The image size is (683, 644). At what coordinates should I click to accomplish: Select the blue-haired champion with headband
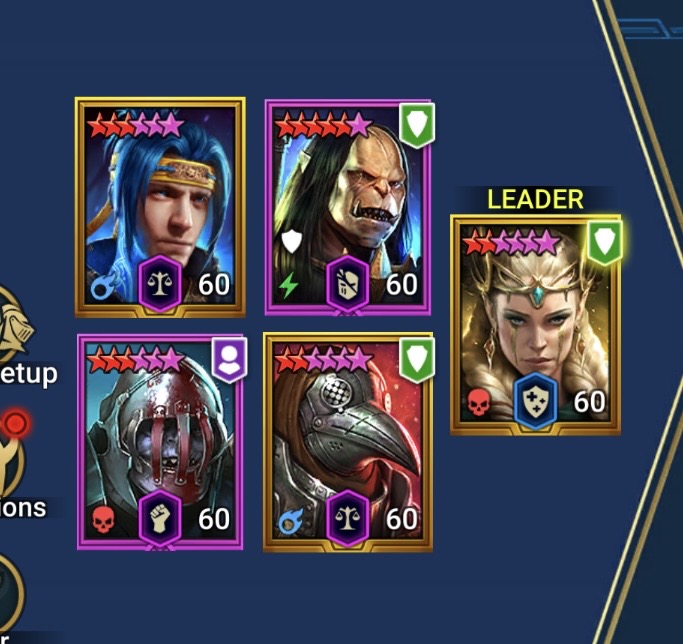pos(159,207)
